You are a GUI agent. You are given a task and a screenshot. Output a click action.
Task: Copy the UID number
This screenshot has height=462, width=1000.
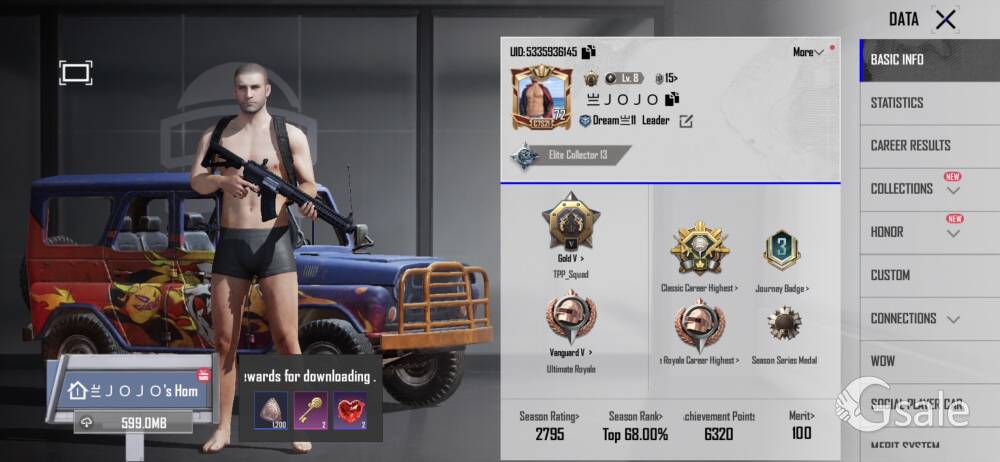[589, 52]
